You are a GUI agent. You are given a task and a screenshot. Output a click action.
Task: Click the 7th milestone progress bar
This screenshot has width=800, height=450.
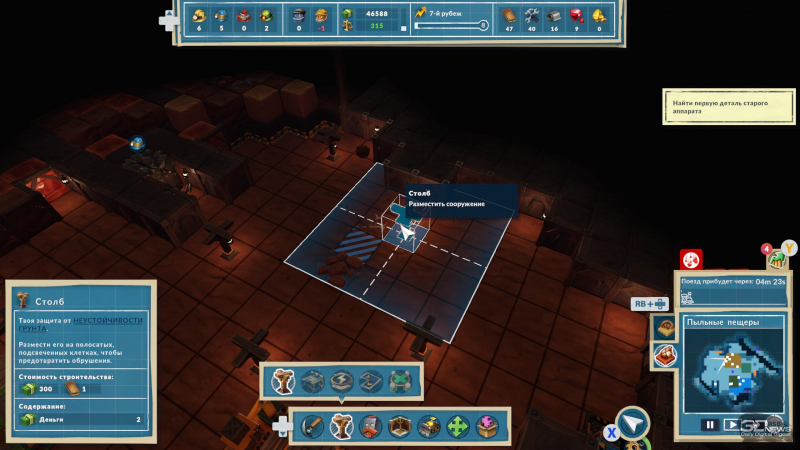pyautogui.click(x=450, y=26)
